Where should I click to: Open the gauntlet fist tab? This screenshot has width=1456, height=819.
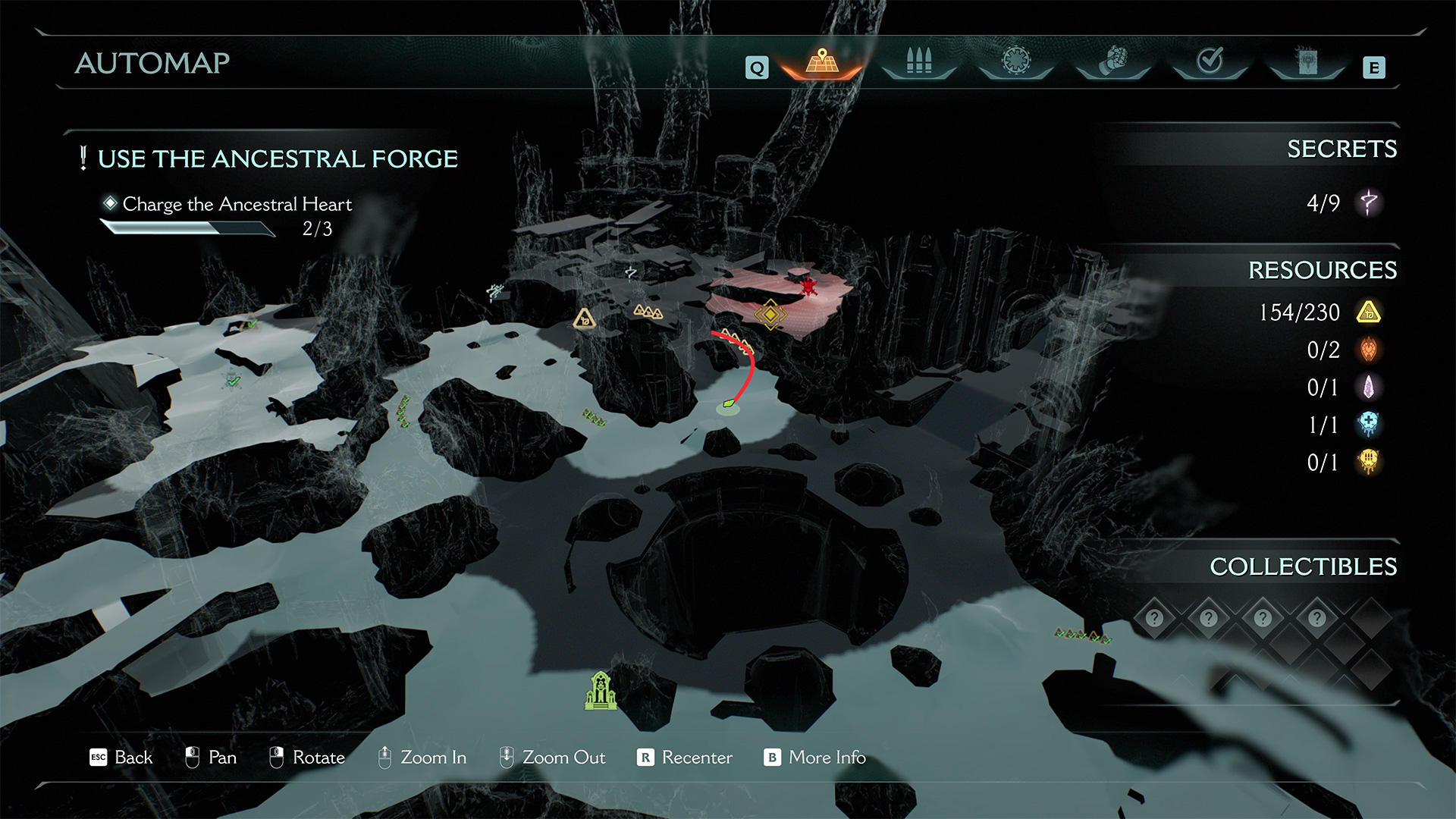point(1113,61)
